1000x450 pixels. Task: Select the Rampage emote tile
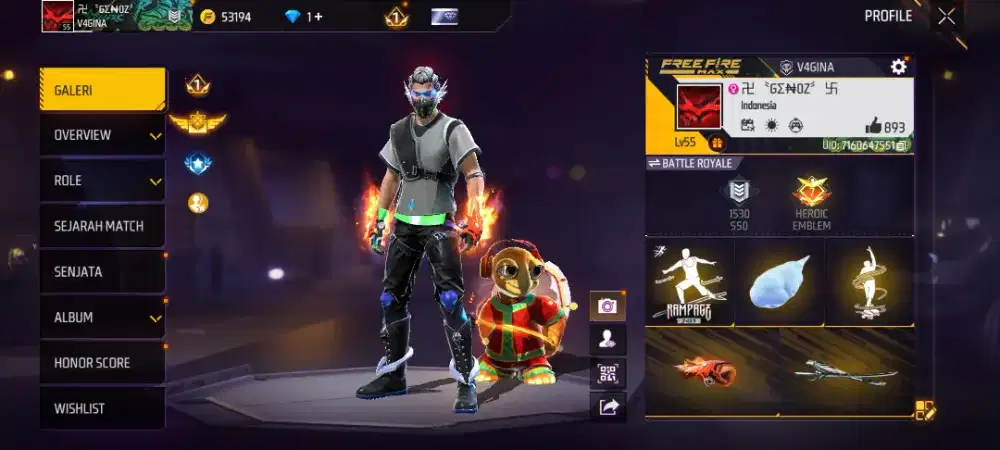pos(689,282)
